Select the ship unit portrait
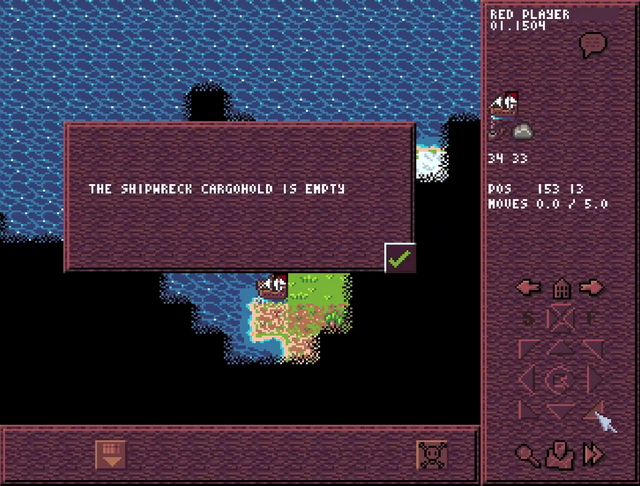The width and height of the screenshot is (640, 486). [x=504, y=102]
